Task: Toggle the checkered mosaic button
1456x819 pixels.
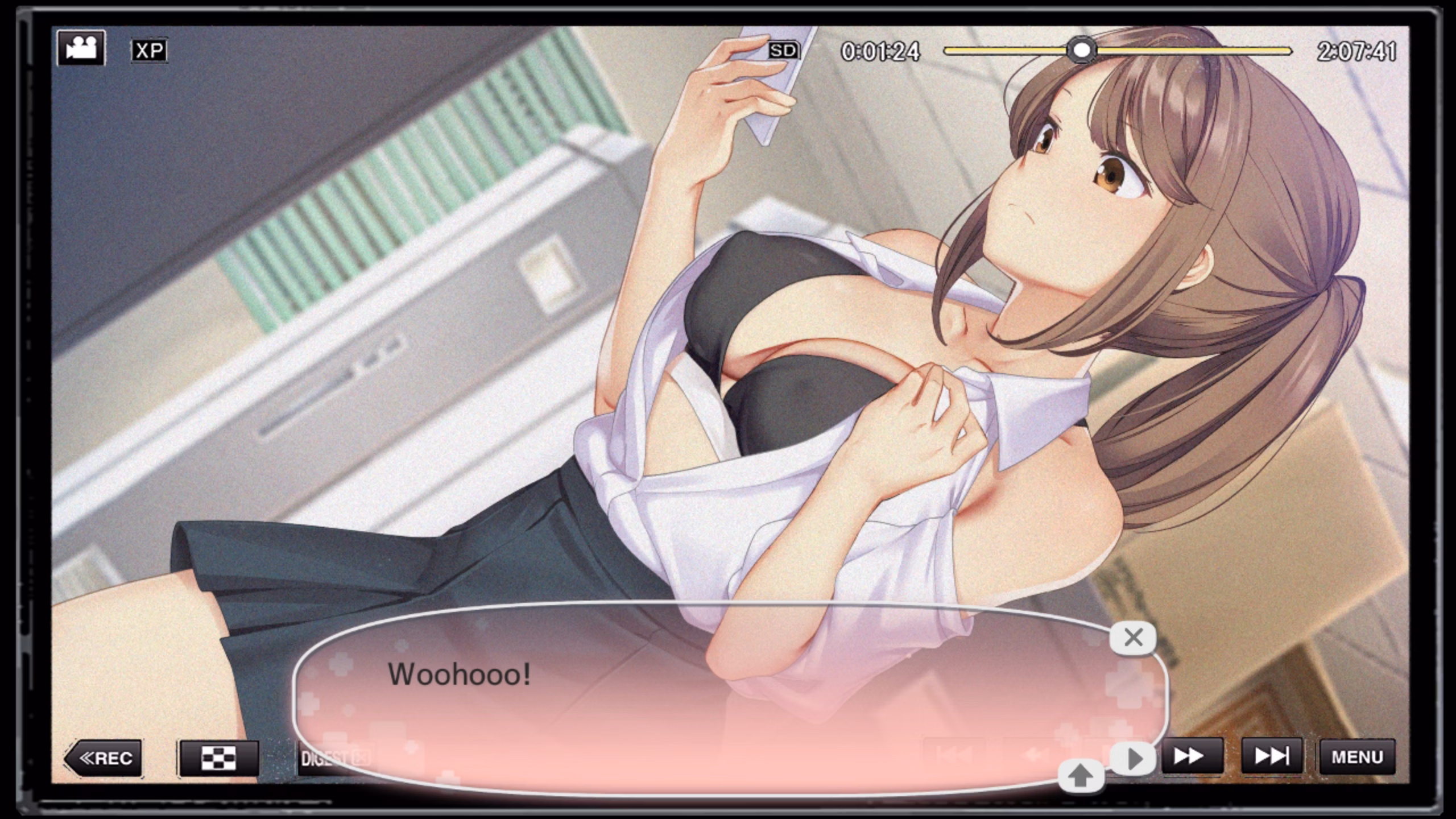Action: coord(219,758)
